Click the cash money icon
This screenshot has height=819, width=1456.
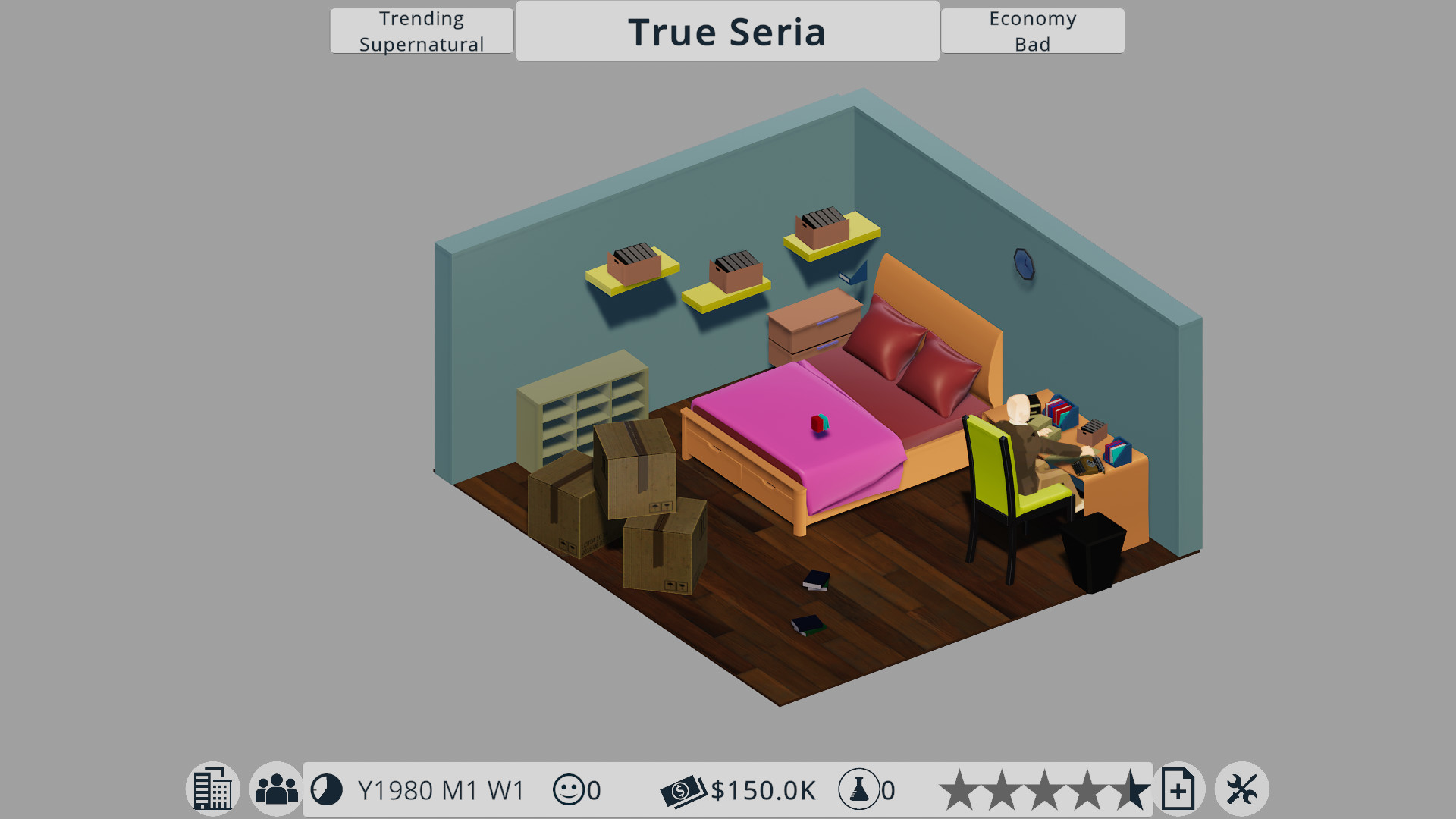(x=682, y=791)
